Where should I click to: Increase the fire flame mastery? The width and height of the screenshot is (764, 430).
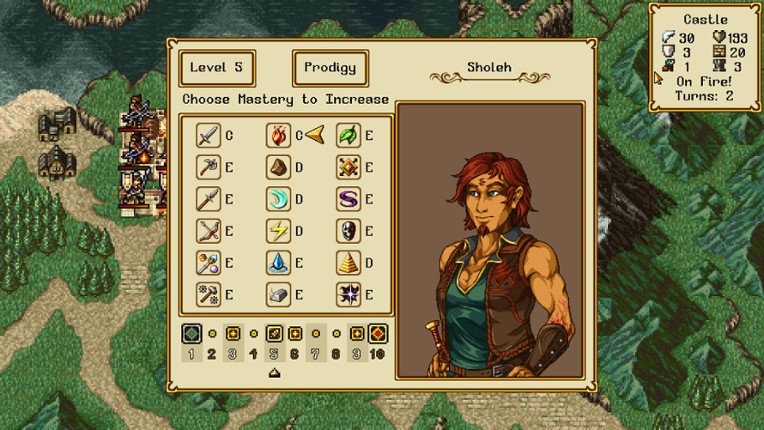(x=278, y=135)
